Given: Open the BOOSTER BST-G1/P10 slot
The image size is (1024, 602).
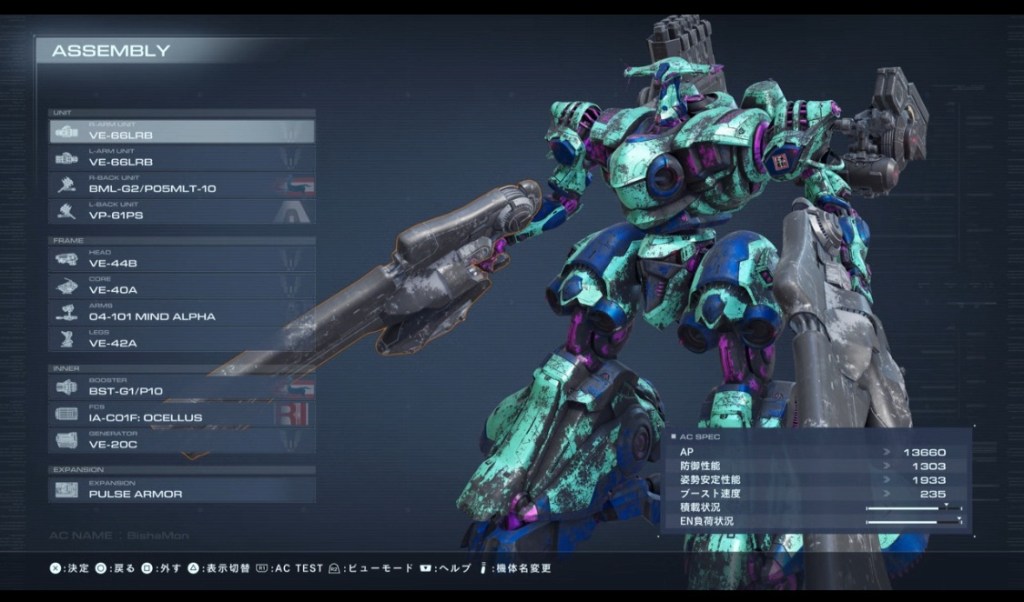Looking at the screenshot, I should 182,387.
